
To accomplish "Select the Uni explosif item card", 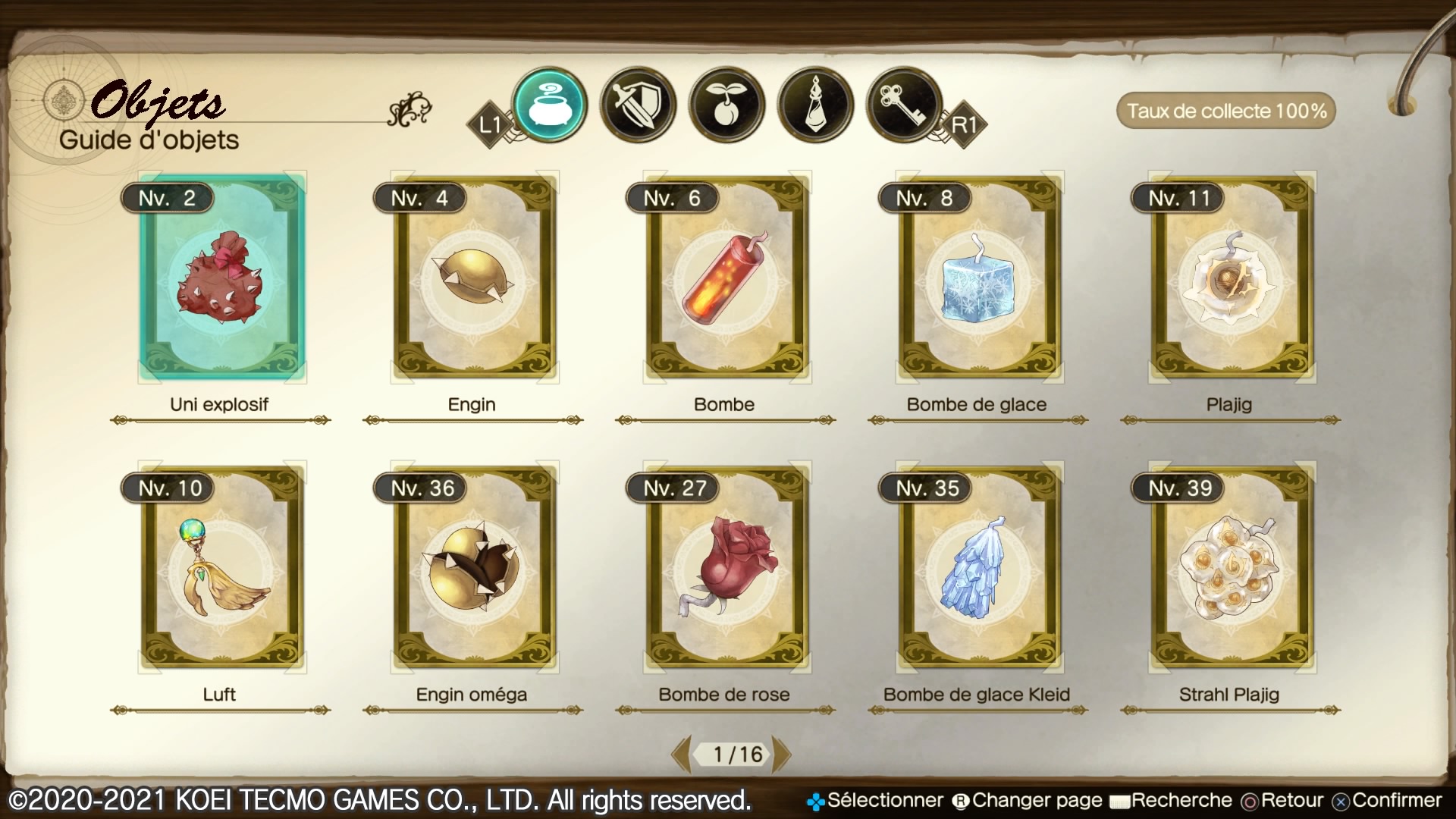I will tap(221, 278).
